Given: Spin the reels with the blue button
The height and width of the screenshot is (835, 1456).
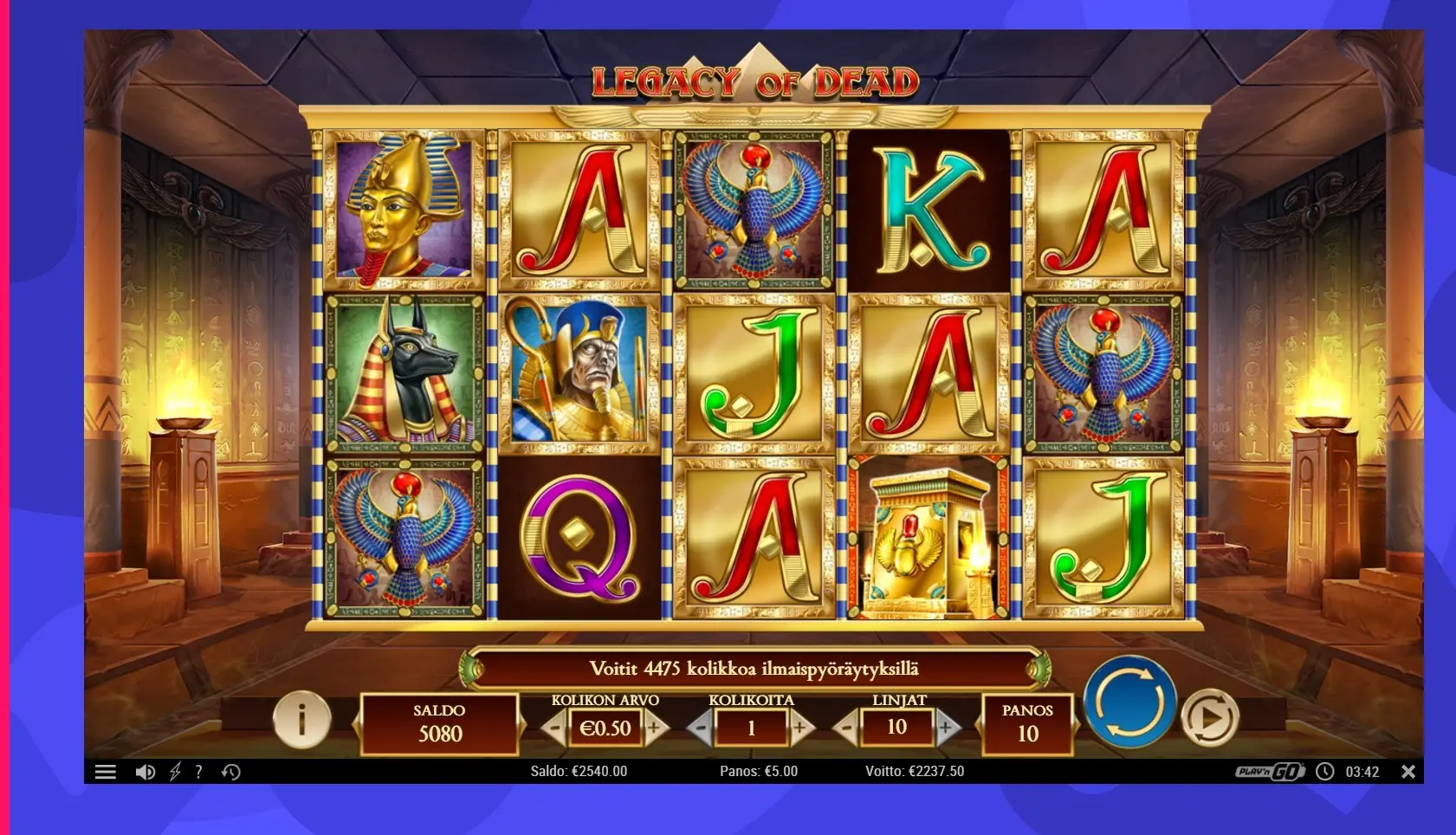Looking at the screenshot, I should [x=1129, y=702].
